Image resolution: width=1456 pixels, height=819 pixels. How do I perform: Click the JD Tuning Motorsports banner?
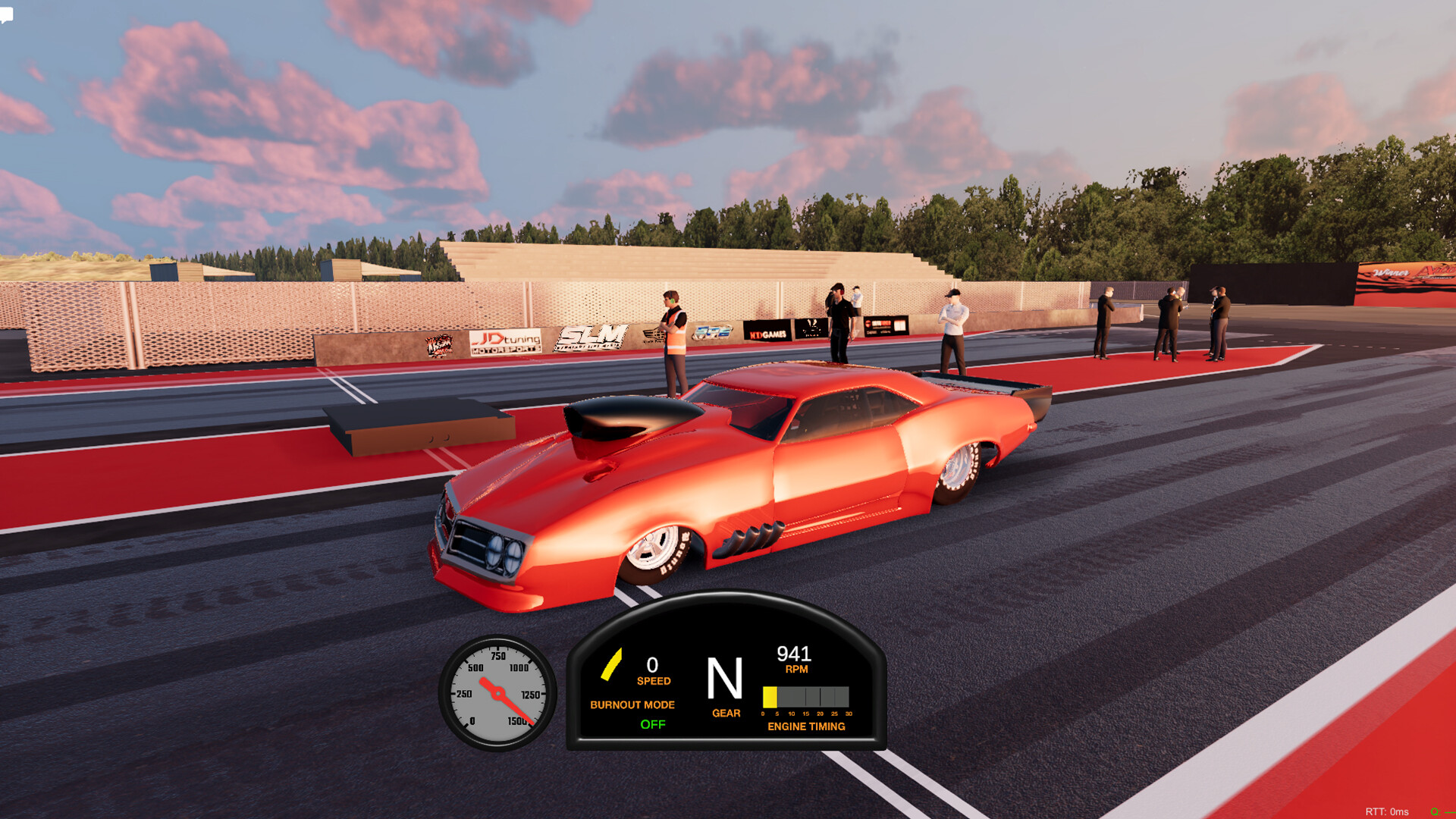pyautogui.click(x=507, y=341)
